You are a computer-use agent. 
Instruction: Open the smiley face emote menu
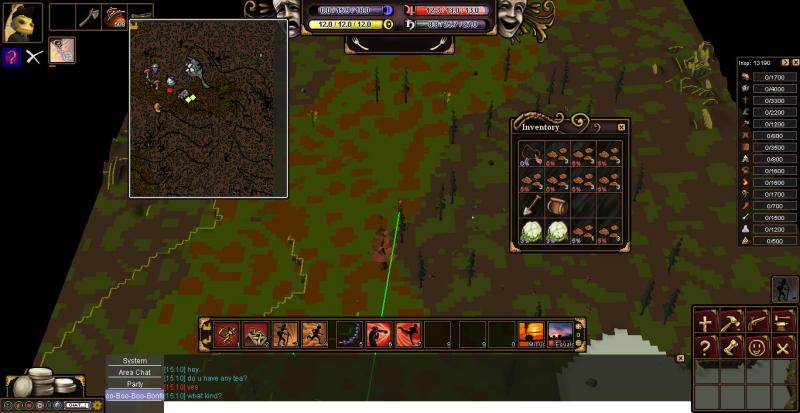757,347
